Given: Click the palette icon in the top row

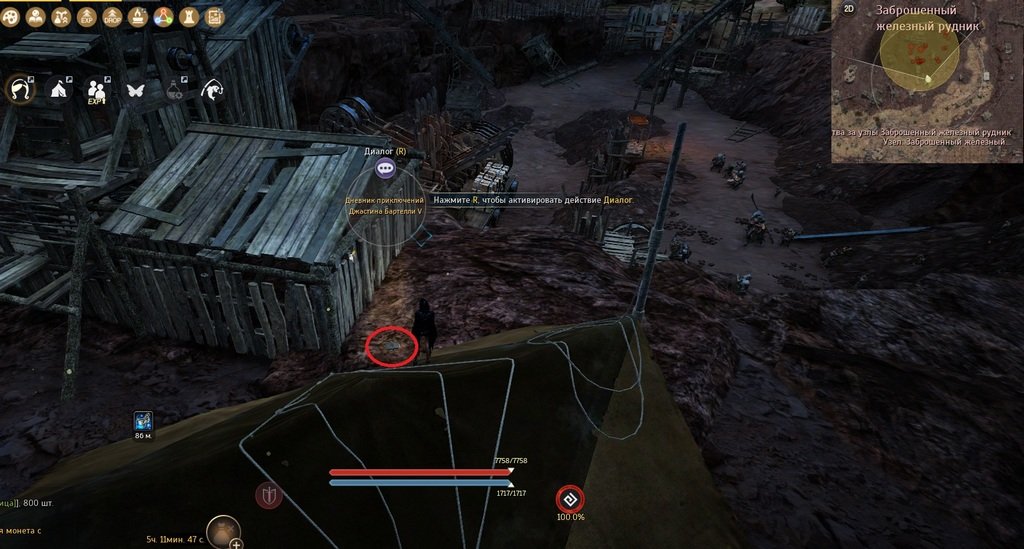Looking at the screenshot, I should tap(10, 17).
